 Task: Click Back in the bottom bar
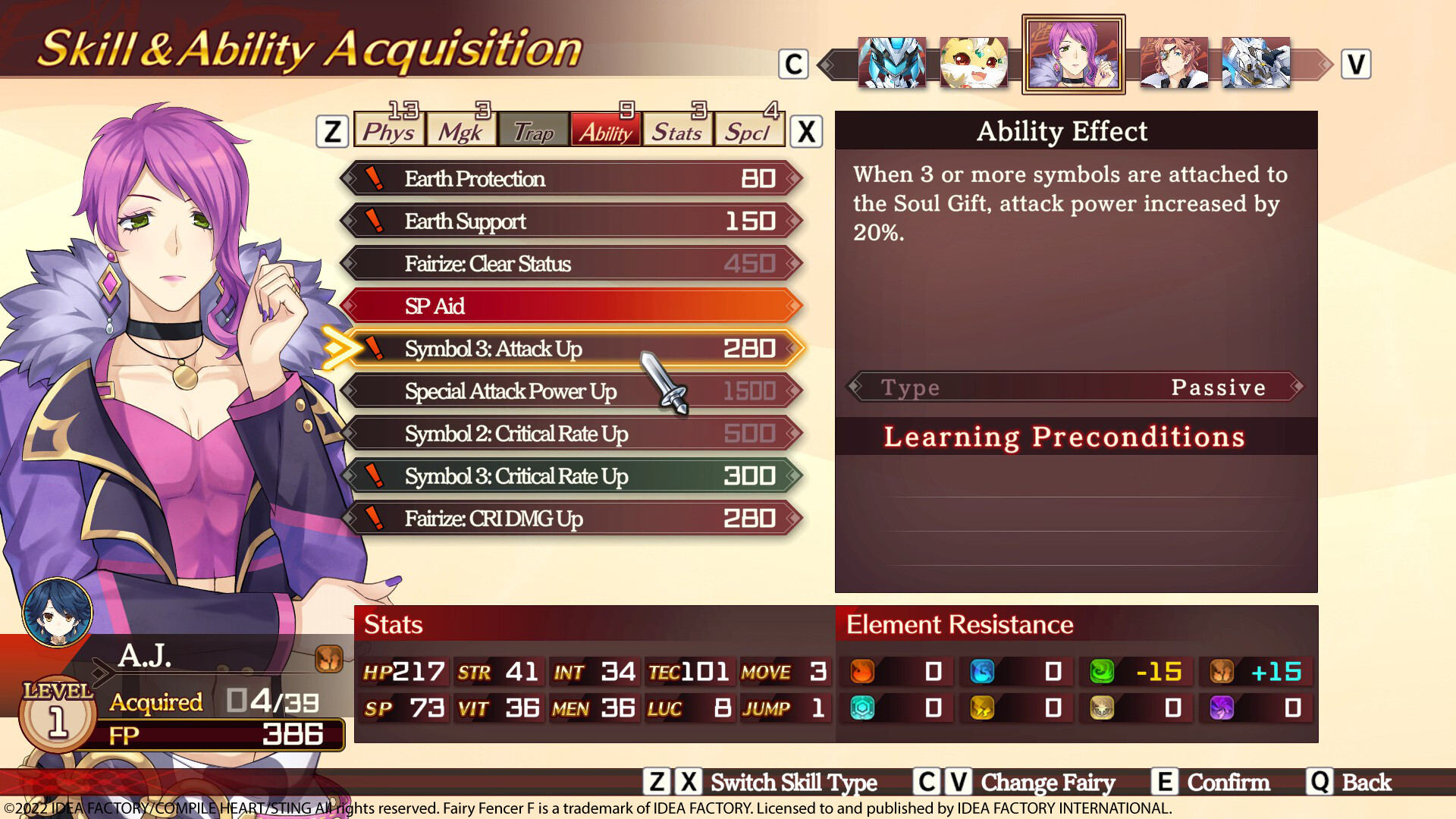(1365, 782)
